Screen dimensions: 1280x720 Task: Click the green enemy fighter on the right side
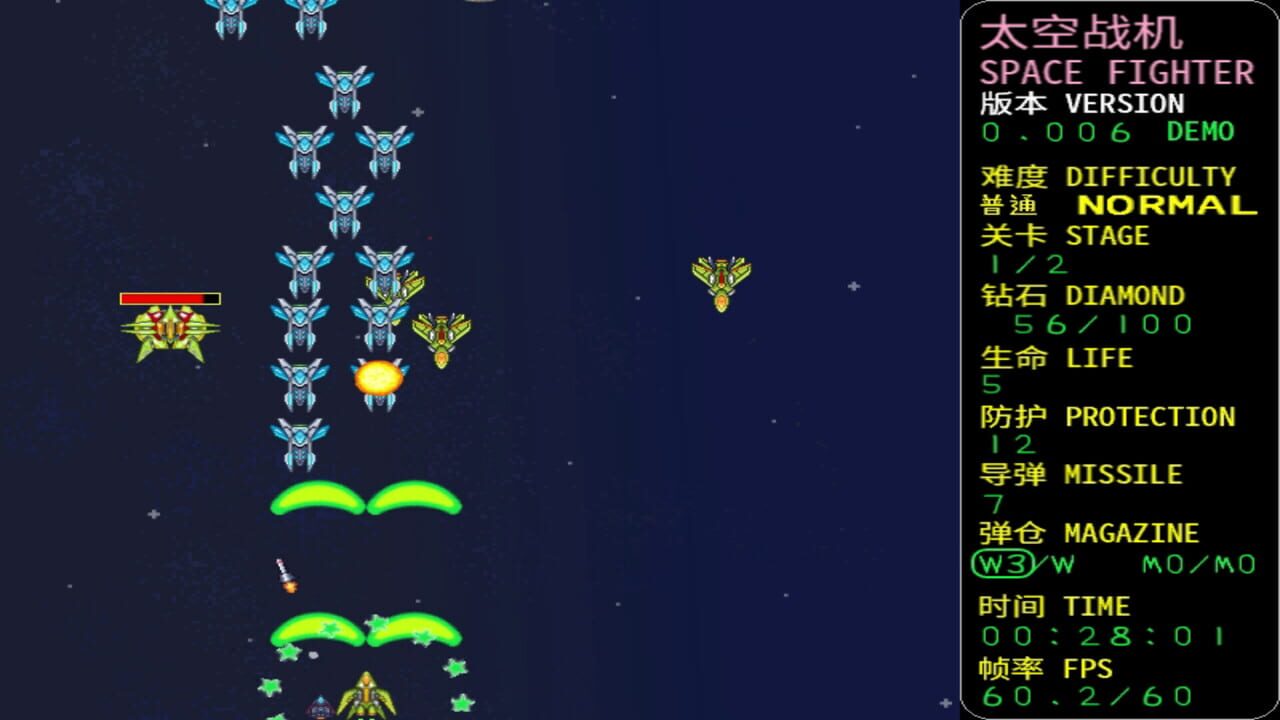[x=722, y=280]
